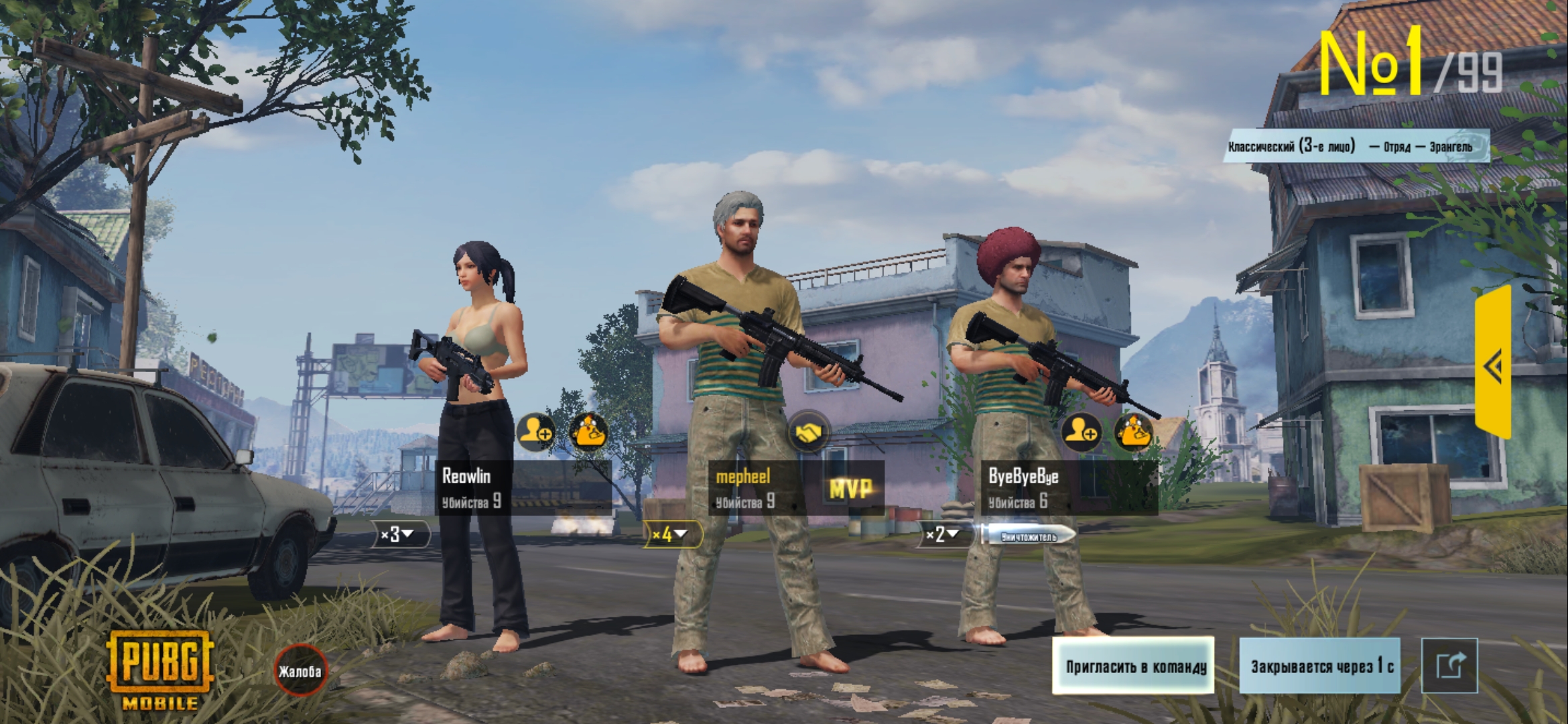1568x724 pixels.
Task: Invite teammates with Пригласить в команду button
Action: (x=1133, y=666)
